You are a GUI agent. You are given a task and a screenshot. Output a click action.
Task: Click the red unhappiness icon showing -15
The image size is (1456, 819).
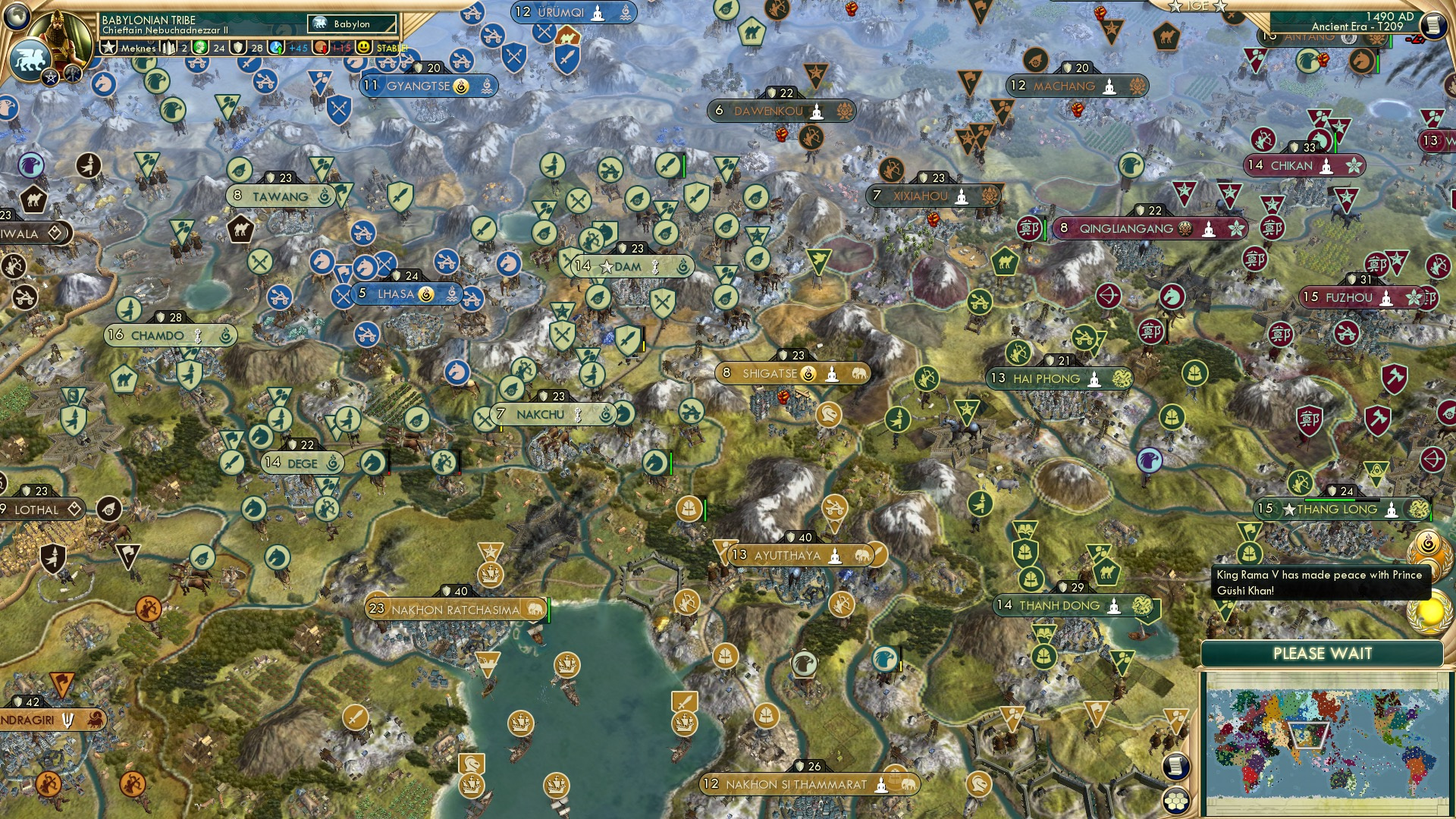click(318, 47)
